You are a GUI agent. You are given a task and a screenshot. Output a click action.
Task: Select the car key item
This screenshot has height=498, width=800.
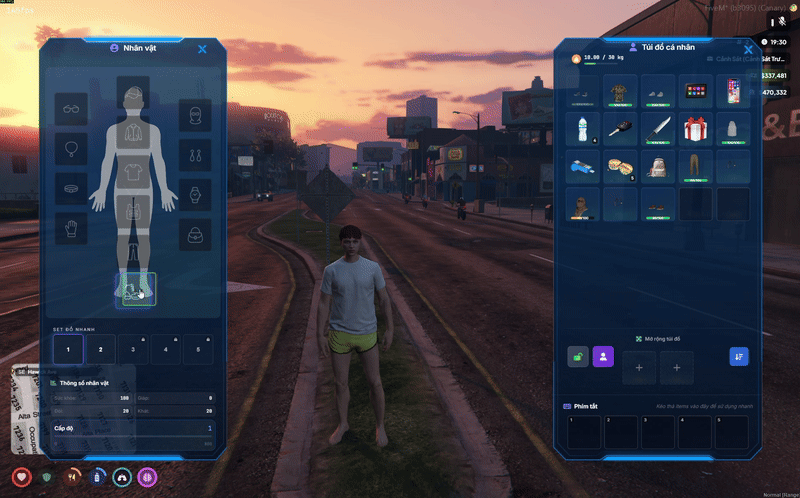(619, 129)
